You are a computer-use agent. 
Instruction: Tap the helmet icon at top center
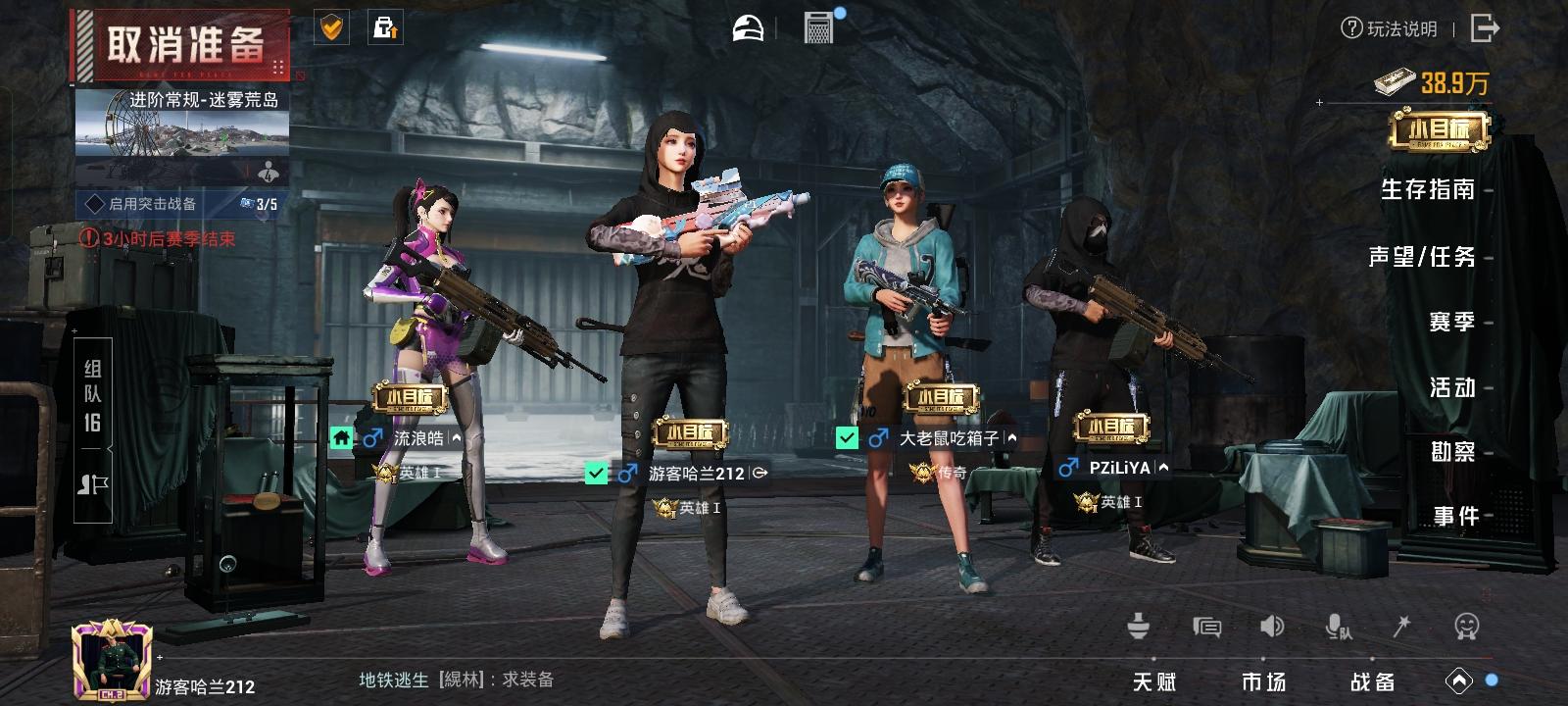coord(748,27)
